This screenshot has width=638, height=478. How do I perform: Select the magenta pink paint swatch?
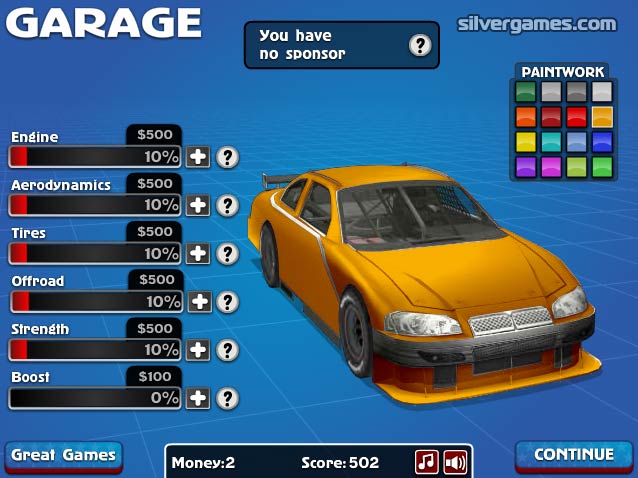pos(551,166)
